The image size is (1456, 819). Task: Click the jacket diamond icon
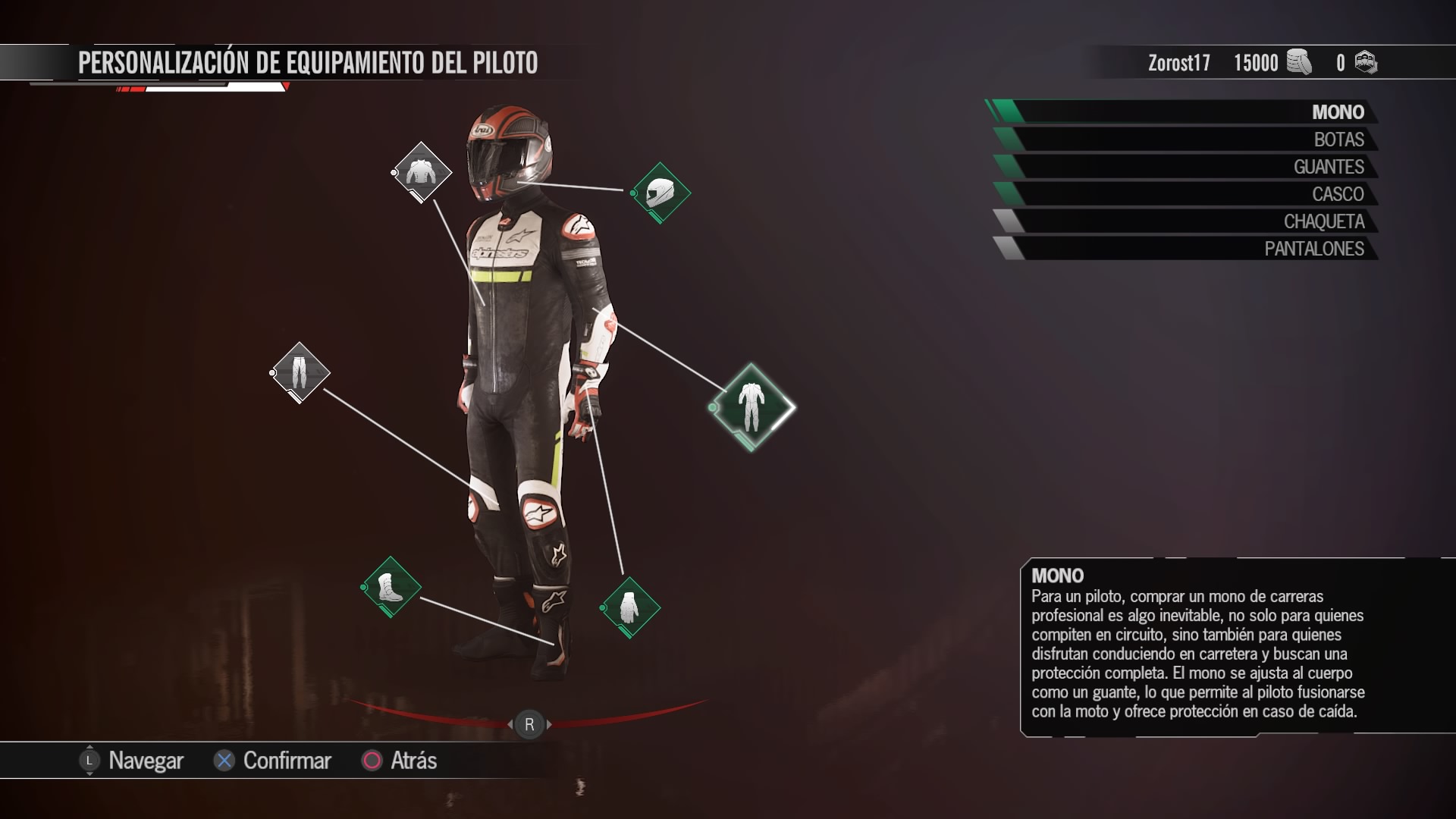pyautogui.click(x=422, y=173)
